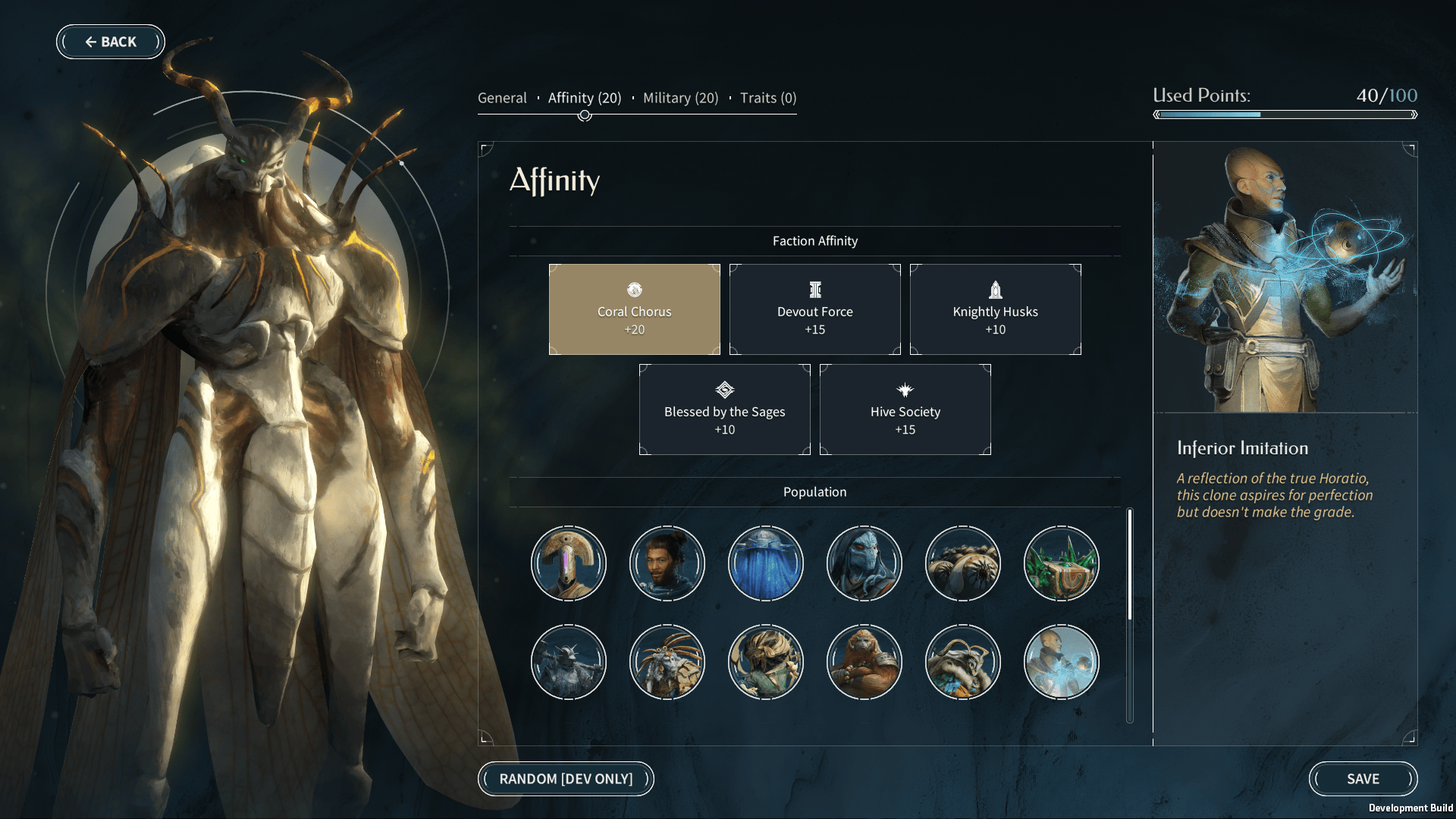
Task: Randomize with RANDOM [DEV ONLY] button
Action: point(566,779)
